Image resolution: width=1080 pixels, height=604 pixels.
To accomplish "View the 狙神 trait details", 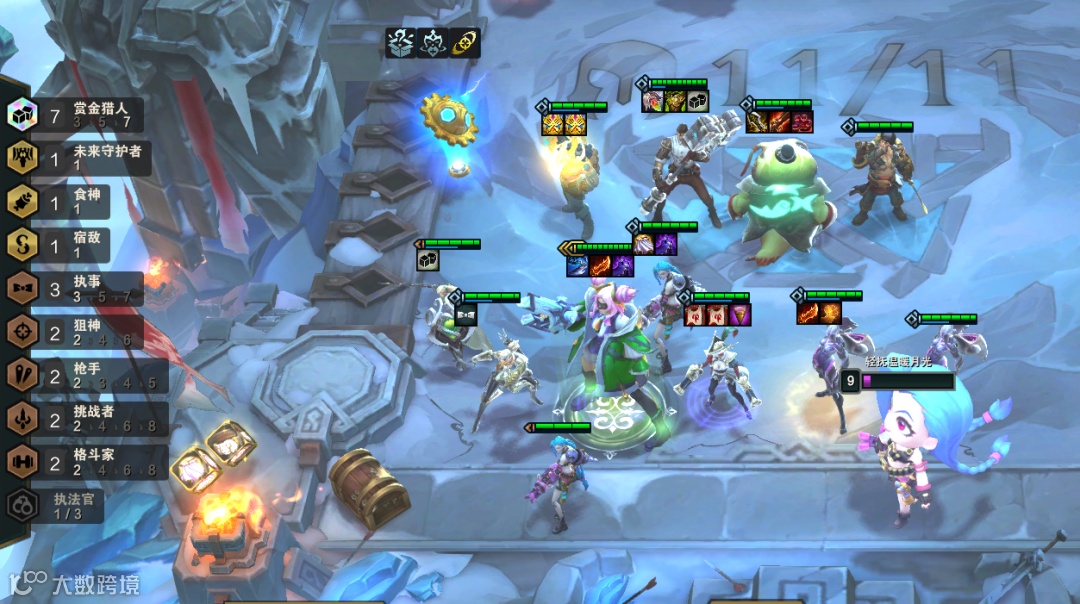I will (75, 332).
